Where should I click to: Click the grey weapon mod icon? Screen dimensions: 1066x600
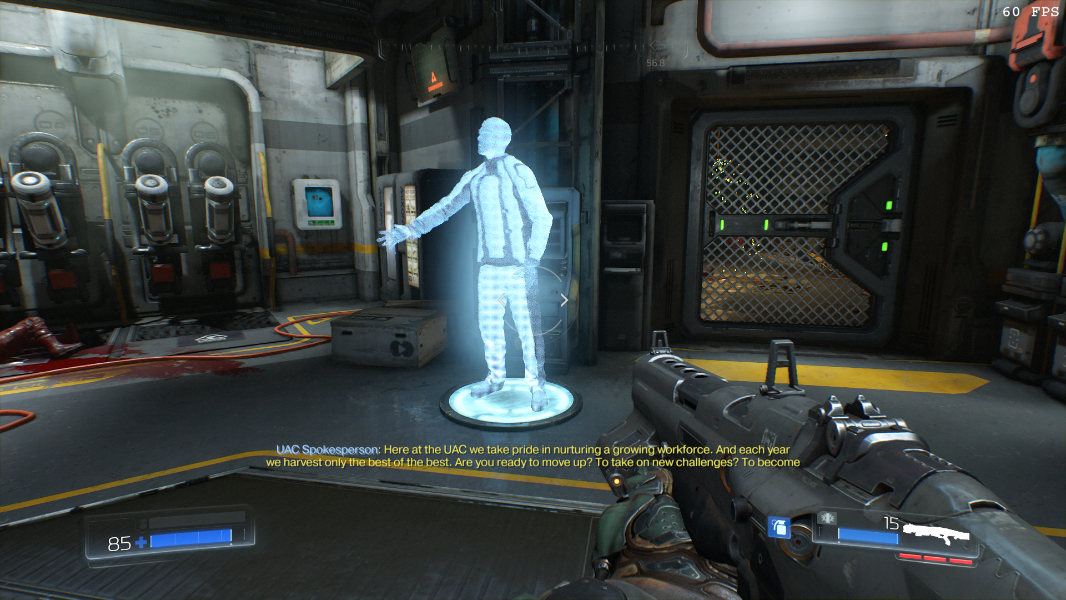(827, 517)
